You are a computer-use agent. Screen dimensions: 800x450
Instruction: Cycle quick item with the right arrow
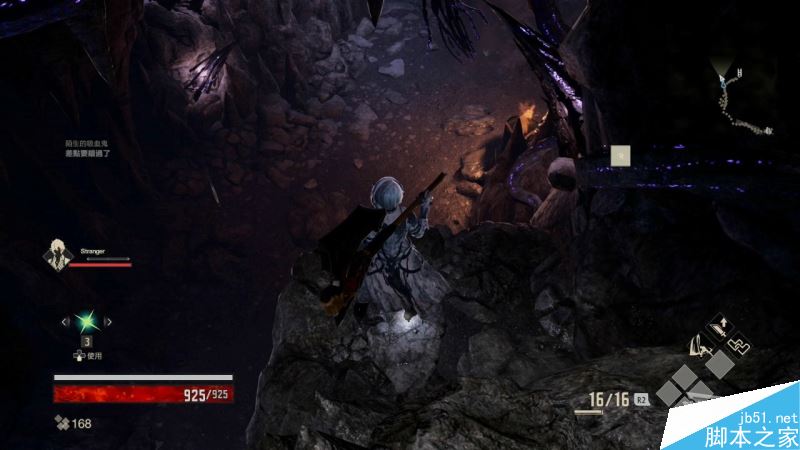point(108,321)
